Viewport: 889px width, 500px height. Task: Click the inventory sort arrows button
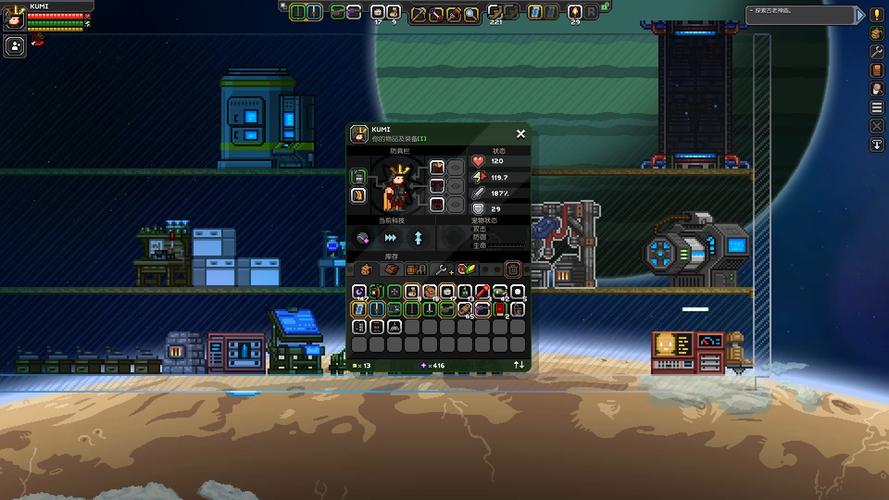tap(519, 365)
